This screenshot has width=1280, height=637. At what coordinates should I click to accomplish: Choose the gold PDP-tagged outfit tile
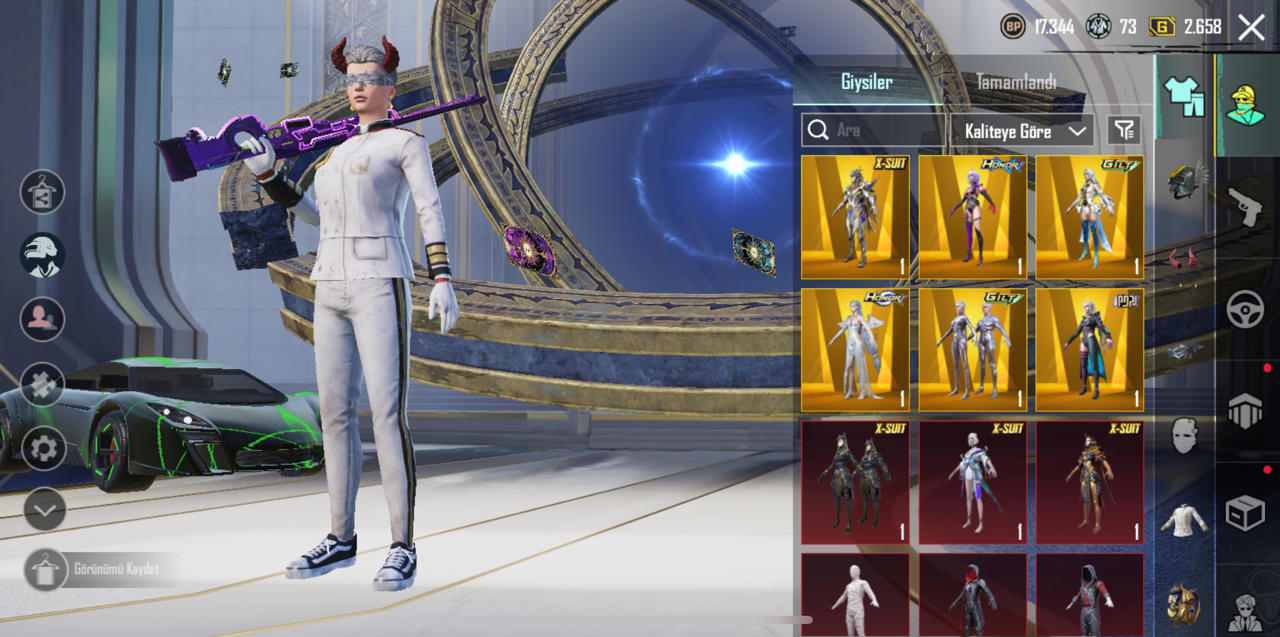point(1089,350)
